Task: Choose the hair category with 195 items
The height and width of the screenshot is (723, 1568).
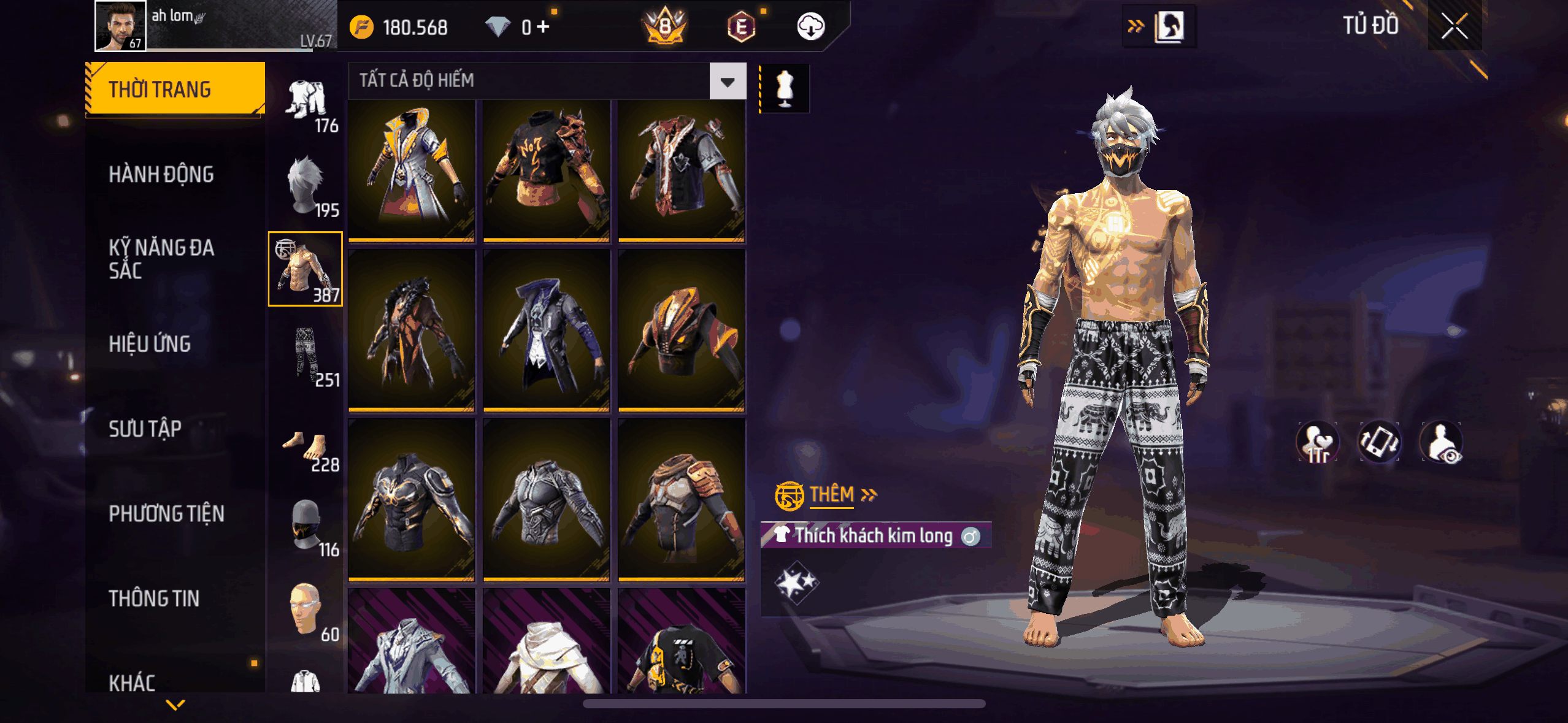Action: pos(306,185)
